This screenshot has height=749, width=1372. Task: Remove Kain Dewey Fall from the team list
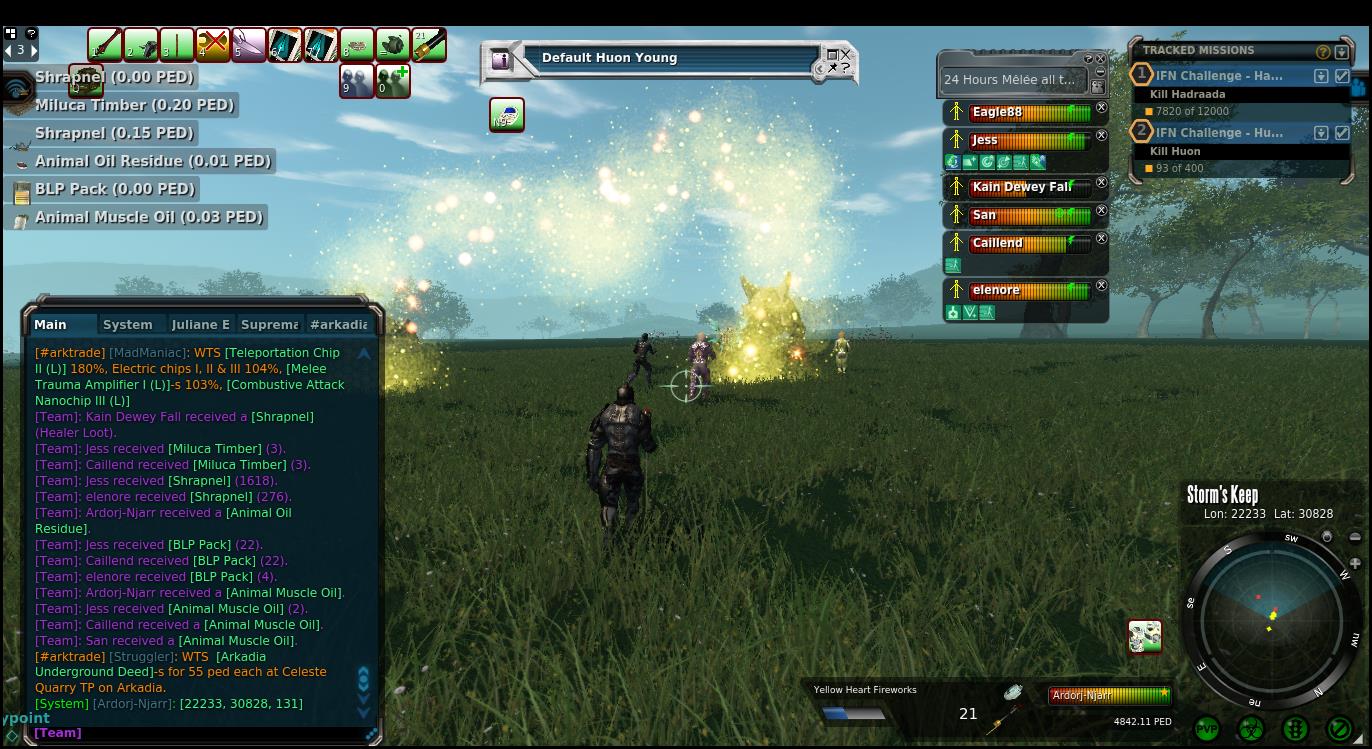tap(1101, 183)
